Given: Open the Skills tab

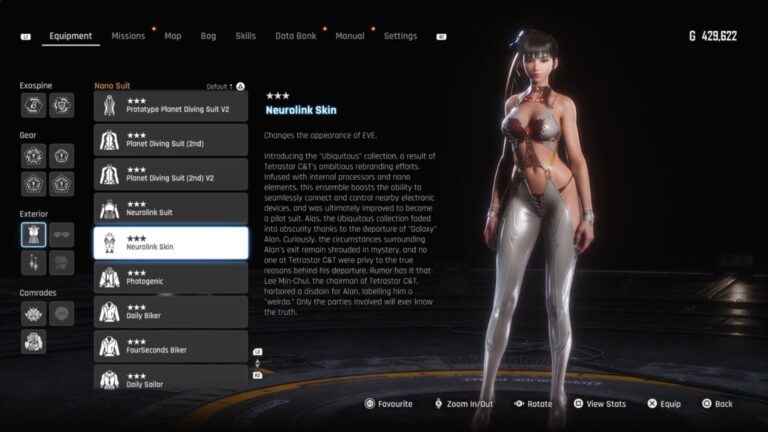Looking at the screenshot, I should pyautogui.click(x=245, y=36).
